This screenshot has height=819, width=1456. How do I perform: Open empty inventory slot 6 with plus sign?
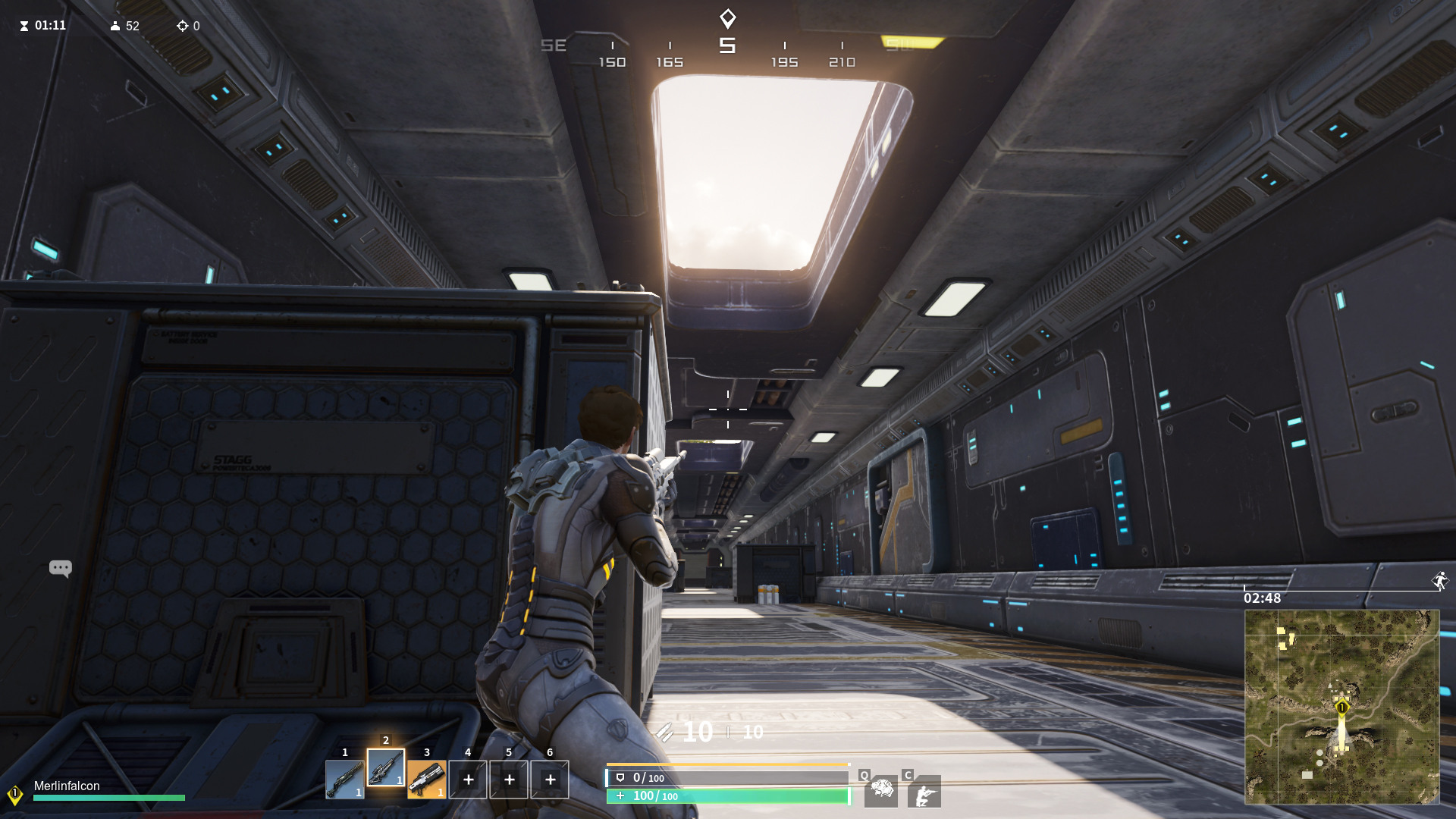(x=550, y=780)
